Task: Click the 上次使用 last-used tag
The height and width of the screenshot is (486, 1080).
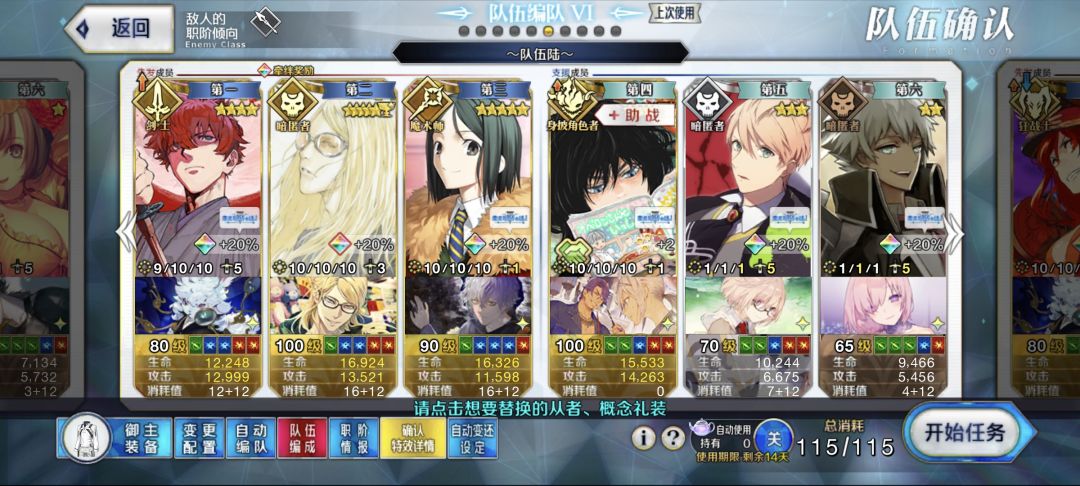Action: click(676, 12)
